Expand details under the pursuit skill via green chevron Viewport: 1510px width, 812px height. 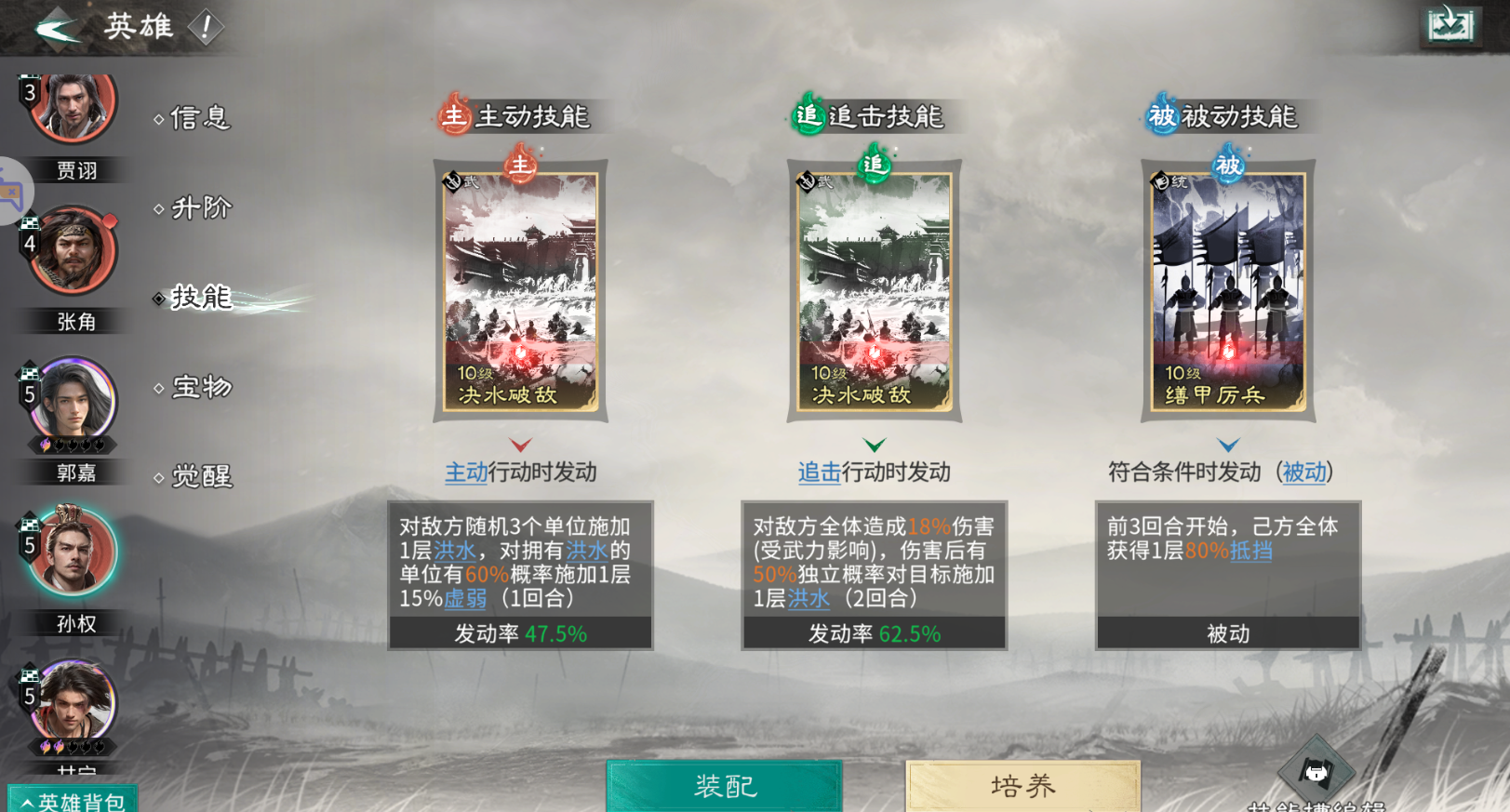point(873,444)
